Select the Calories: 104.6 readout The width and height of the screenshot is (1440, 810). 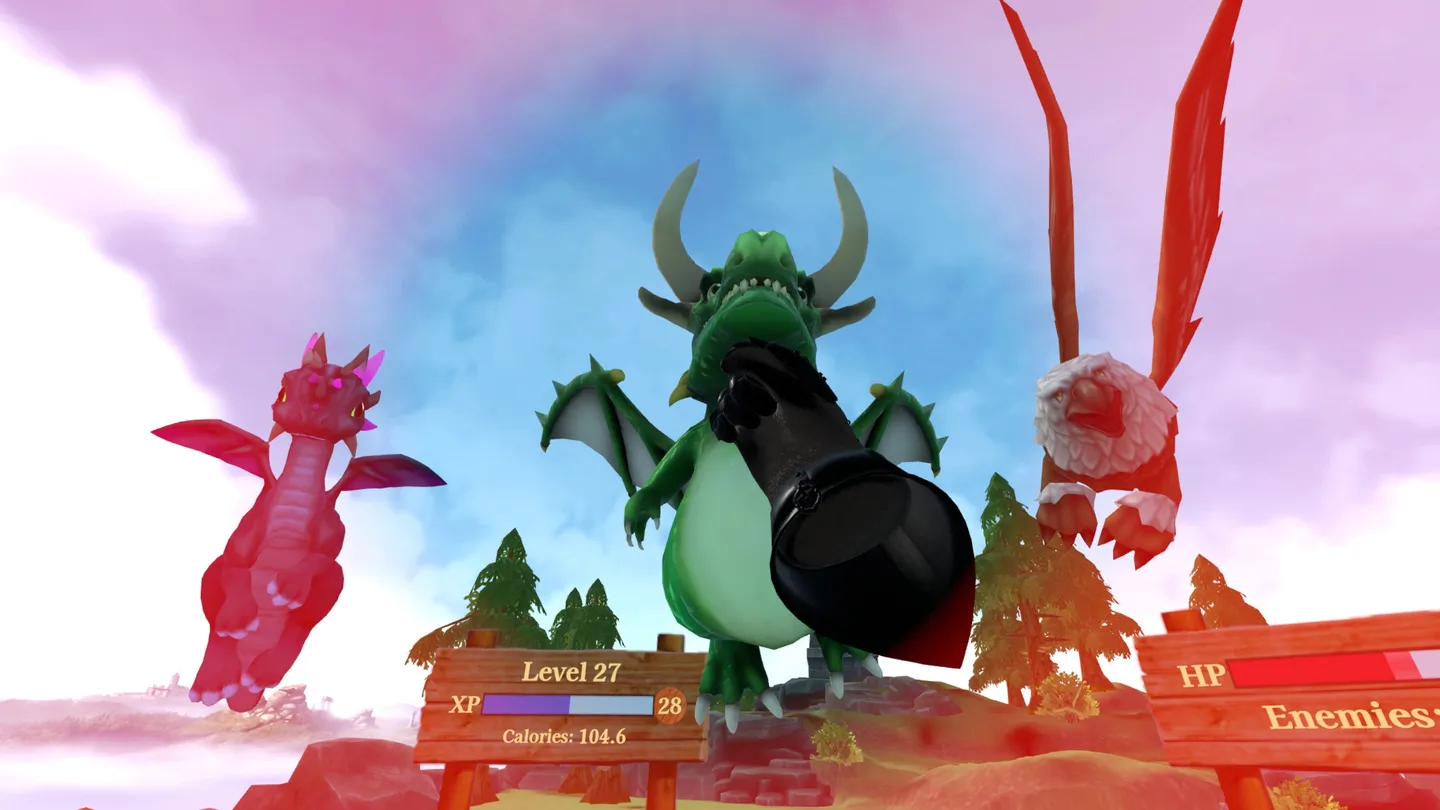coord(562,738)
